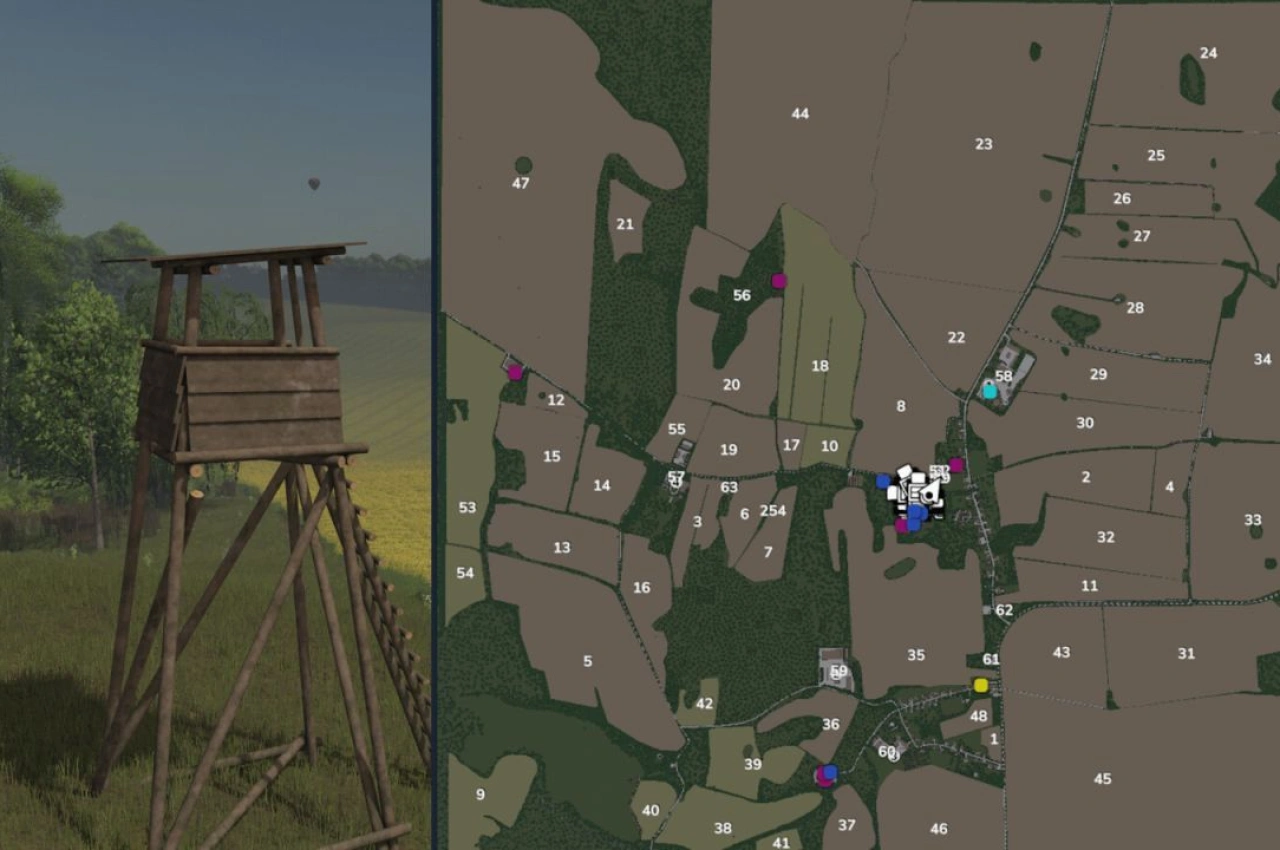Open the magenta marker left of field 2
The image size is (1280, 850).
click(955, 463)
